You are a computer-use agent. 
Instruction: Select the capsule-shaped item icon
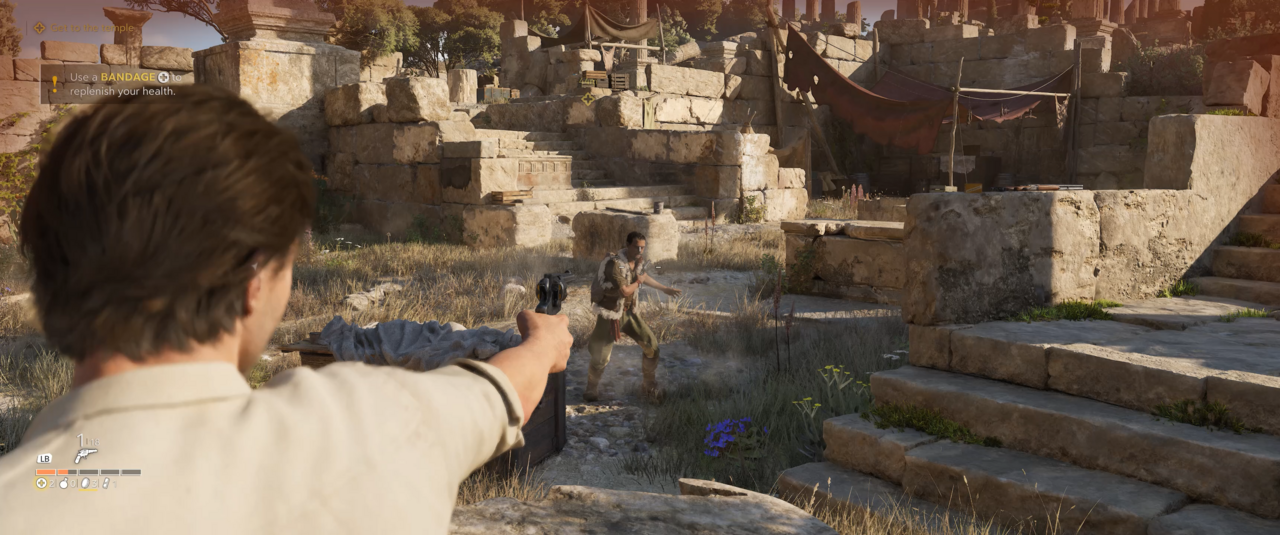point(106,483)
